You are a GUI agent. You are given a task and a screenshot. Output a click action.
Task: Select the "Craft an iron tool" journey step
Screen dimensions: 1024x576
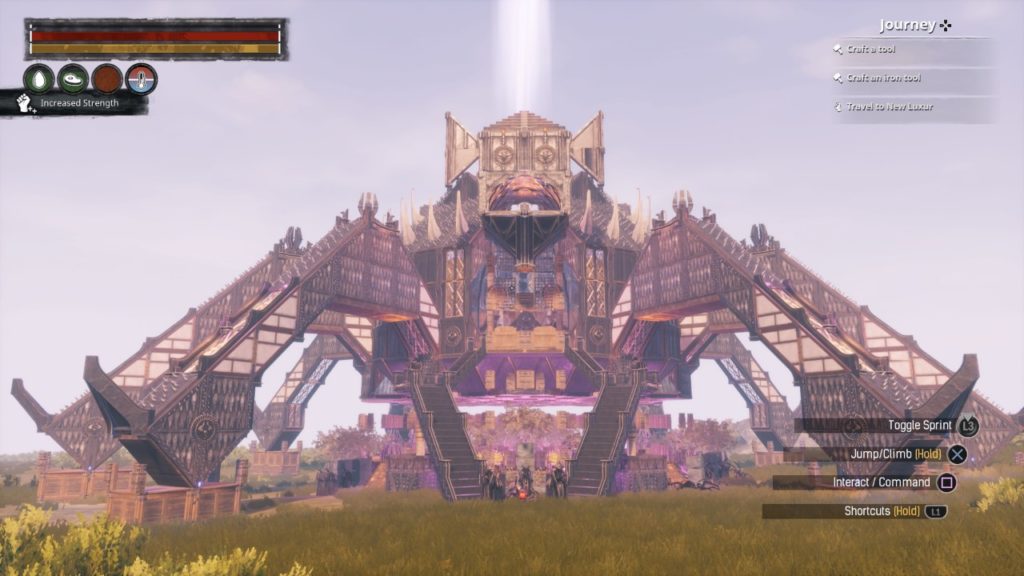[x=884, y=78]
